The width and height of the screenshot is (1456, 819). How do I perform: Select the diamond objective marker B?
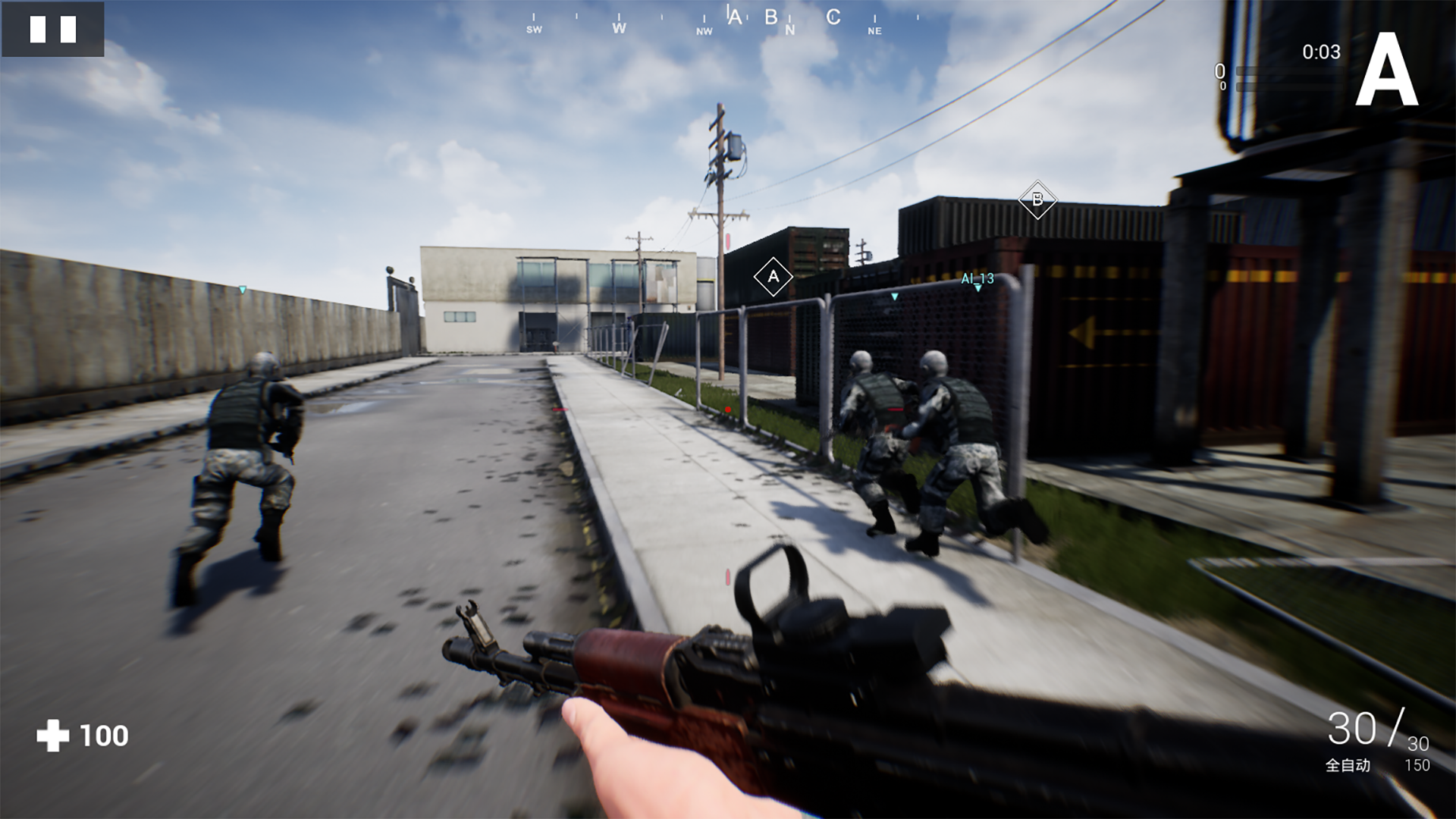pos(1037,199)
